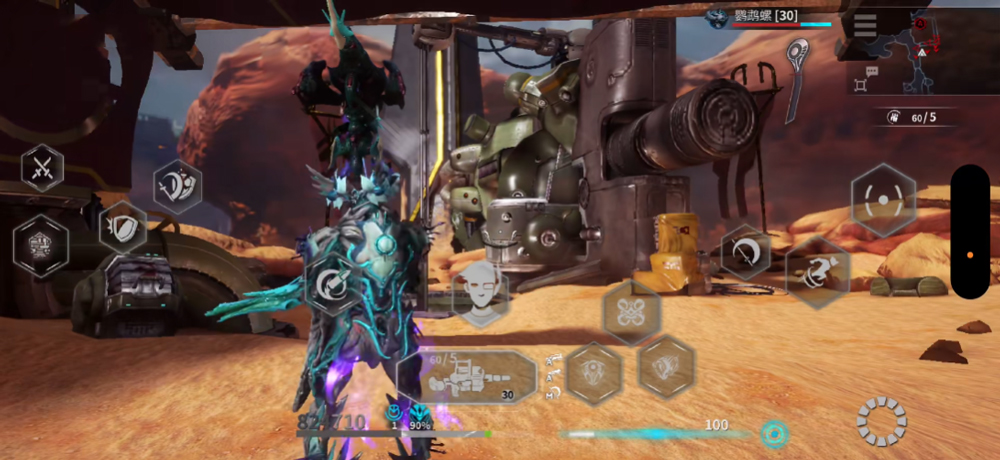
Task: Tap the spinning dash hexagon button
Action: point(818,272)
